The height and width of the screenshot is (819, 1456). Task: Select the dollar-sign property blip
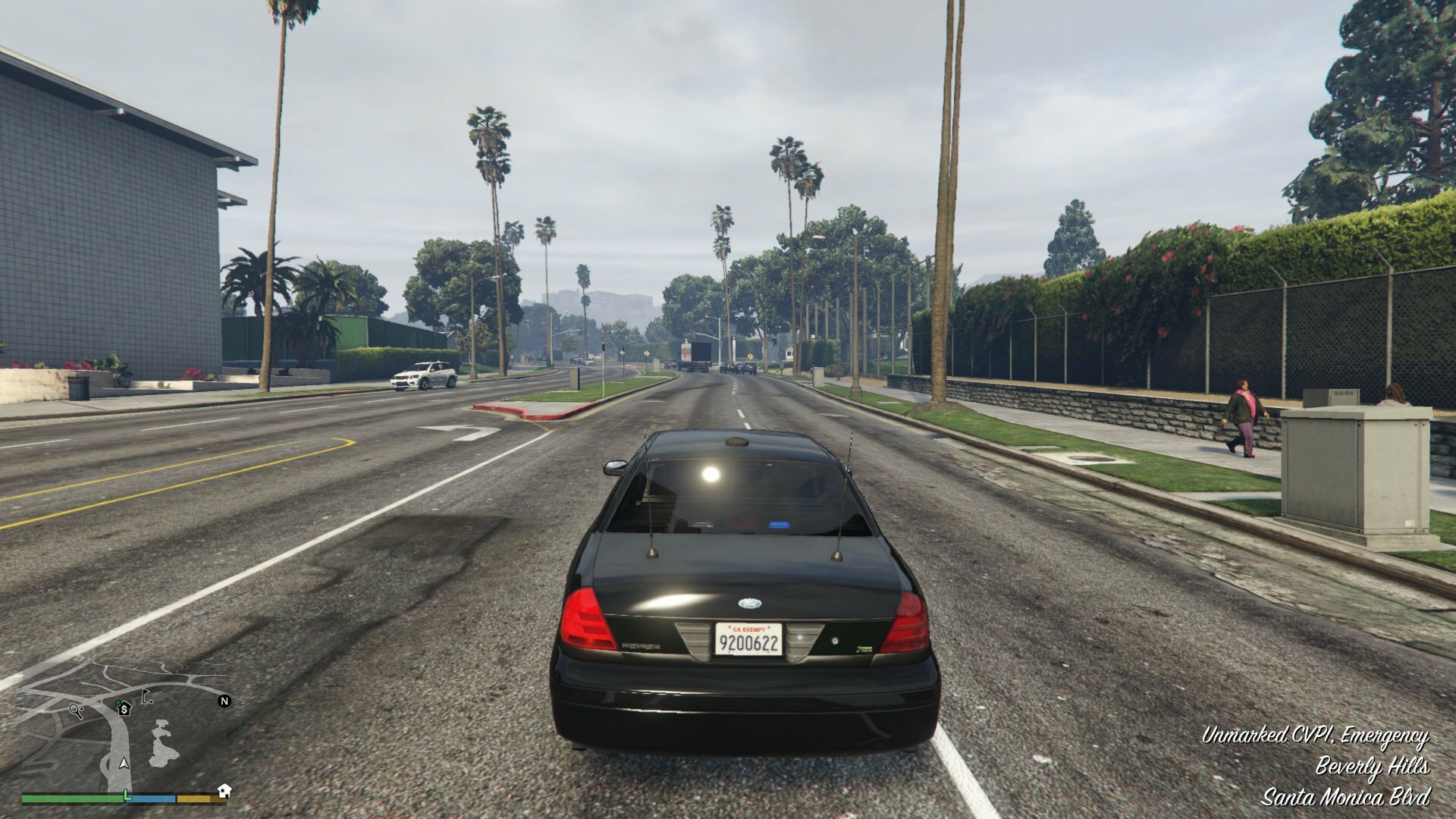coord(124,708)
